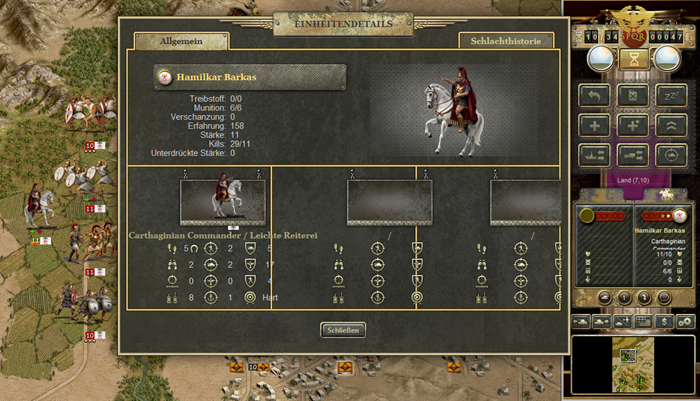Screen dimensions: 700x401
Task: Select the Allgemein tab
Action: click(x=180, y=41)
